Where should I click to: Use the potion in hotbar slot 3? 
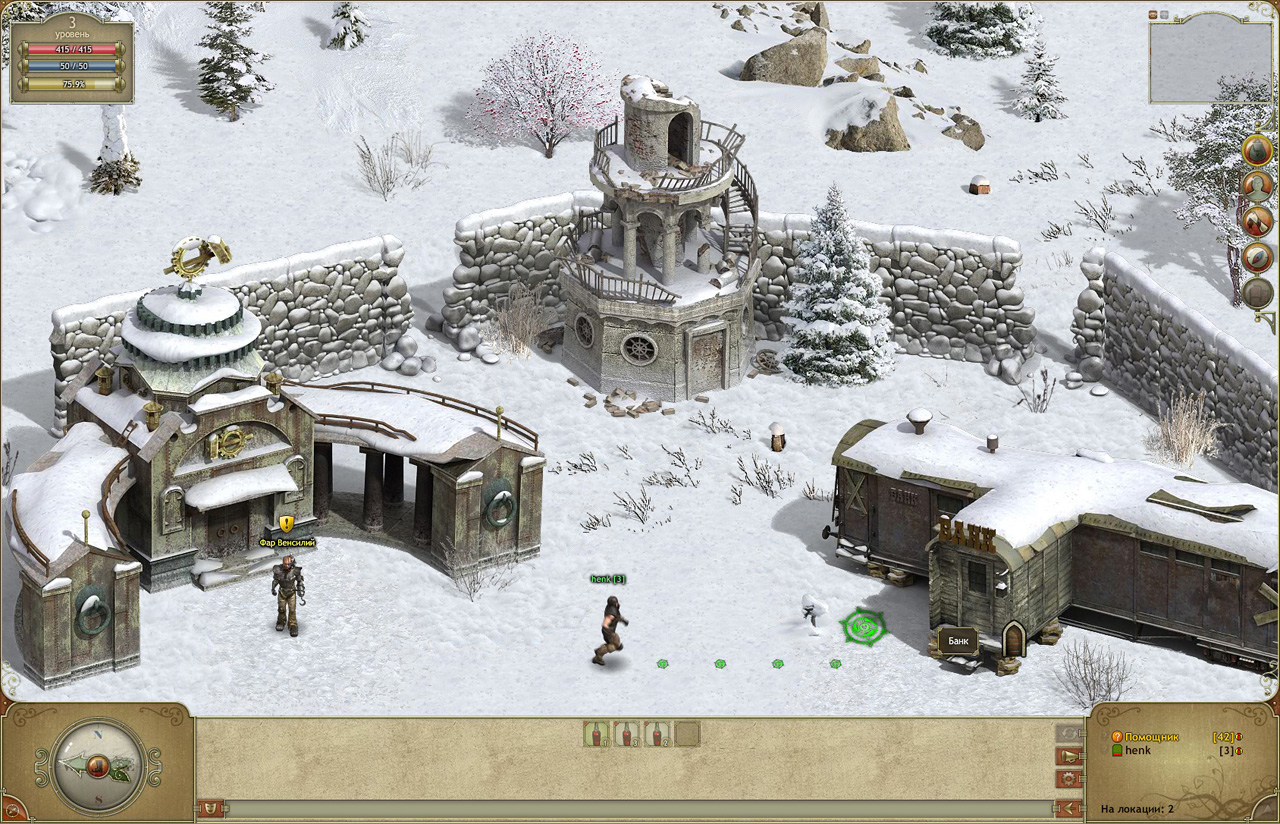(657, 734)
